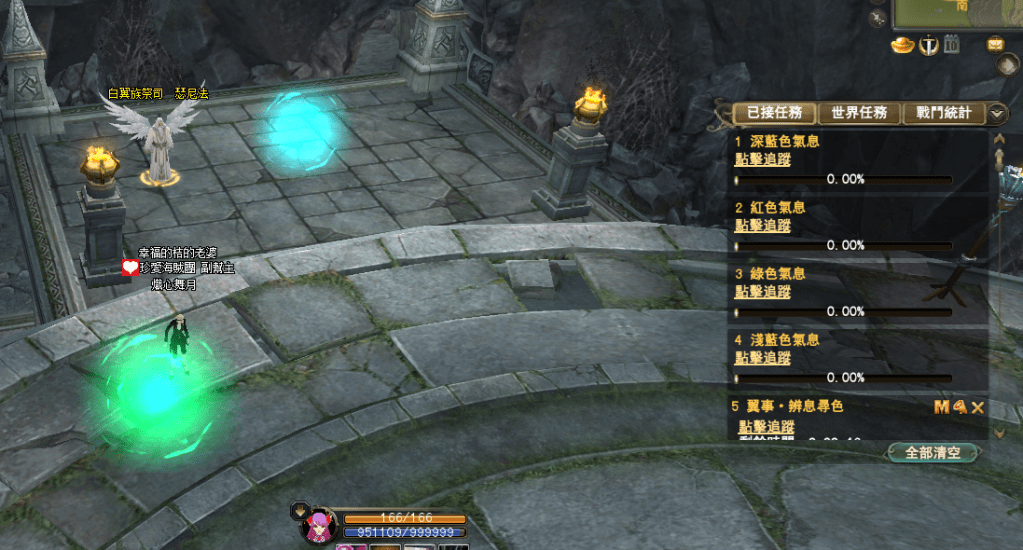Click the minimap
1023x550 pixels.
[955, 13]
